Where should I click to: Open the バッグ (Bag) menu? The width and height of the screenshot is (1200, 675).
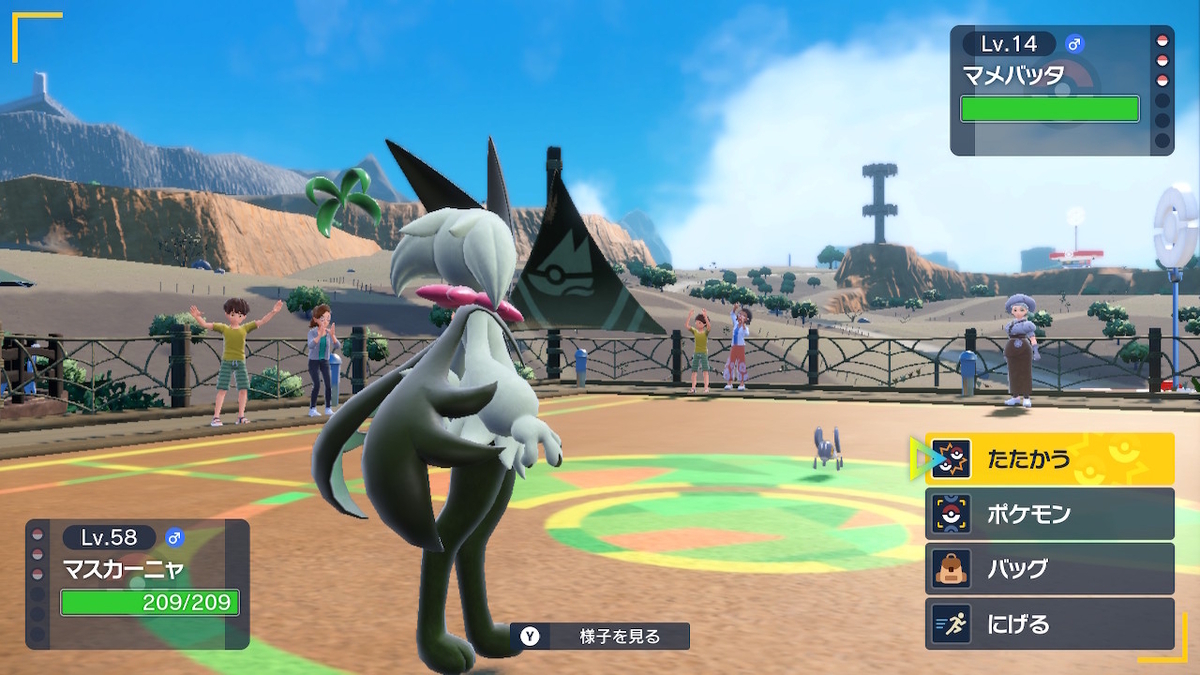coord(1048,569)
